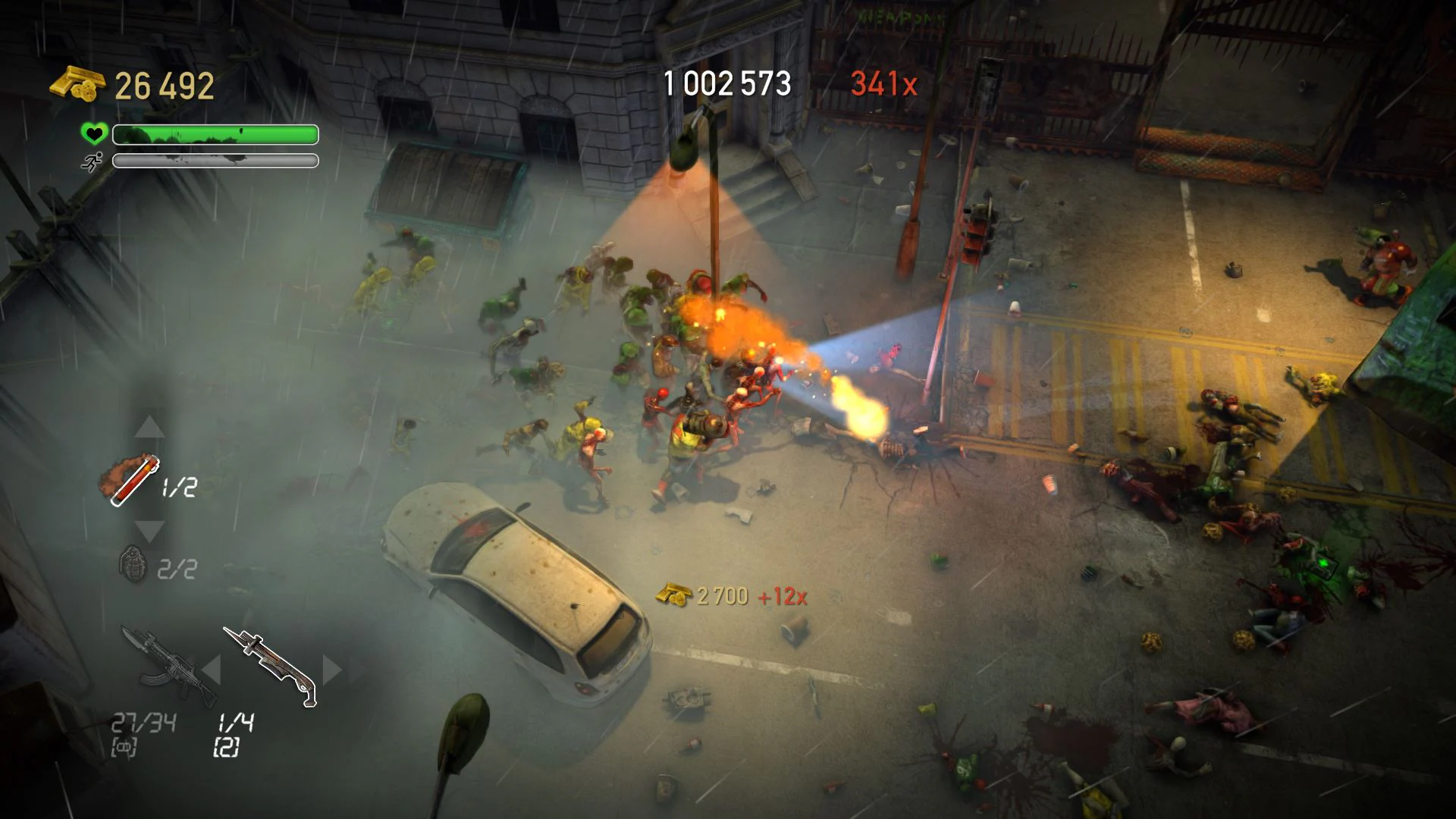Click the glowing green pickup on the street

point(1323,563)
